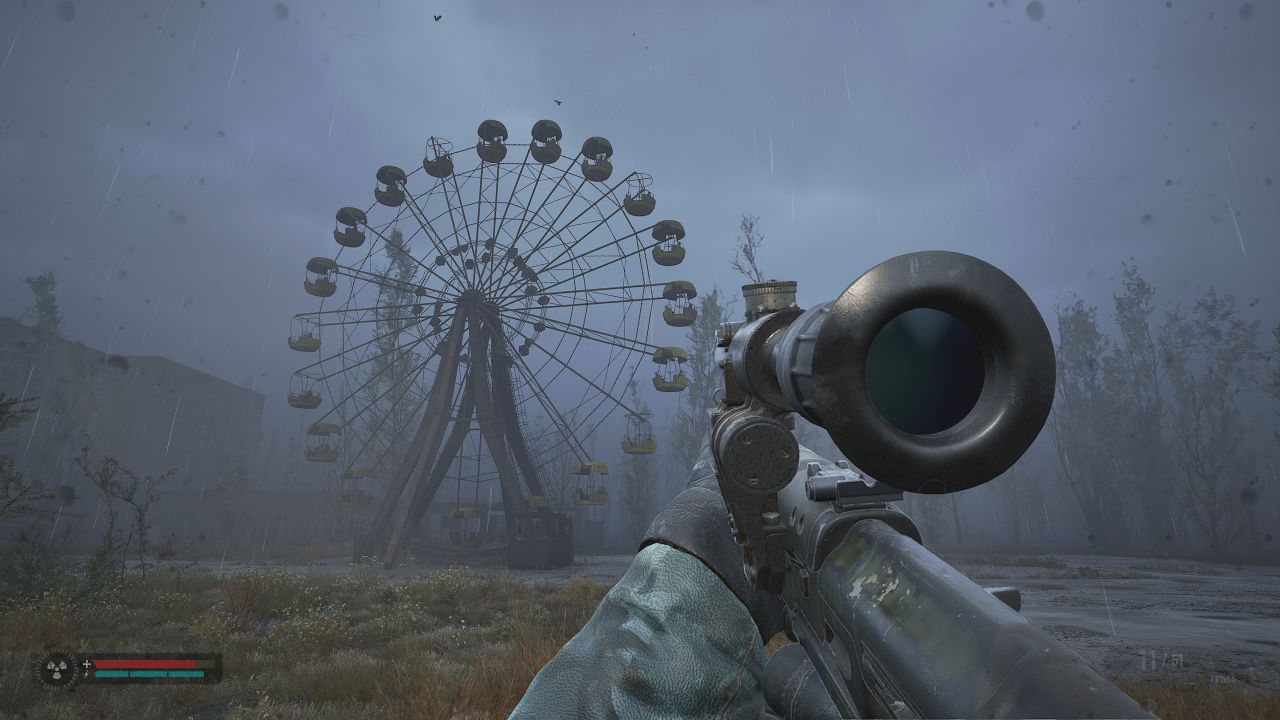Image resolution: width=1280 pixels, height=720 pixels.
Task: Click the radiation trefoil HUD icon
Action: point(57,669)
